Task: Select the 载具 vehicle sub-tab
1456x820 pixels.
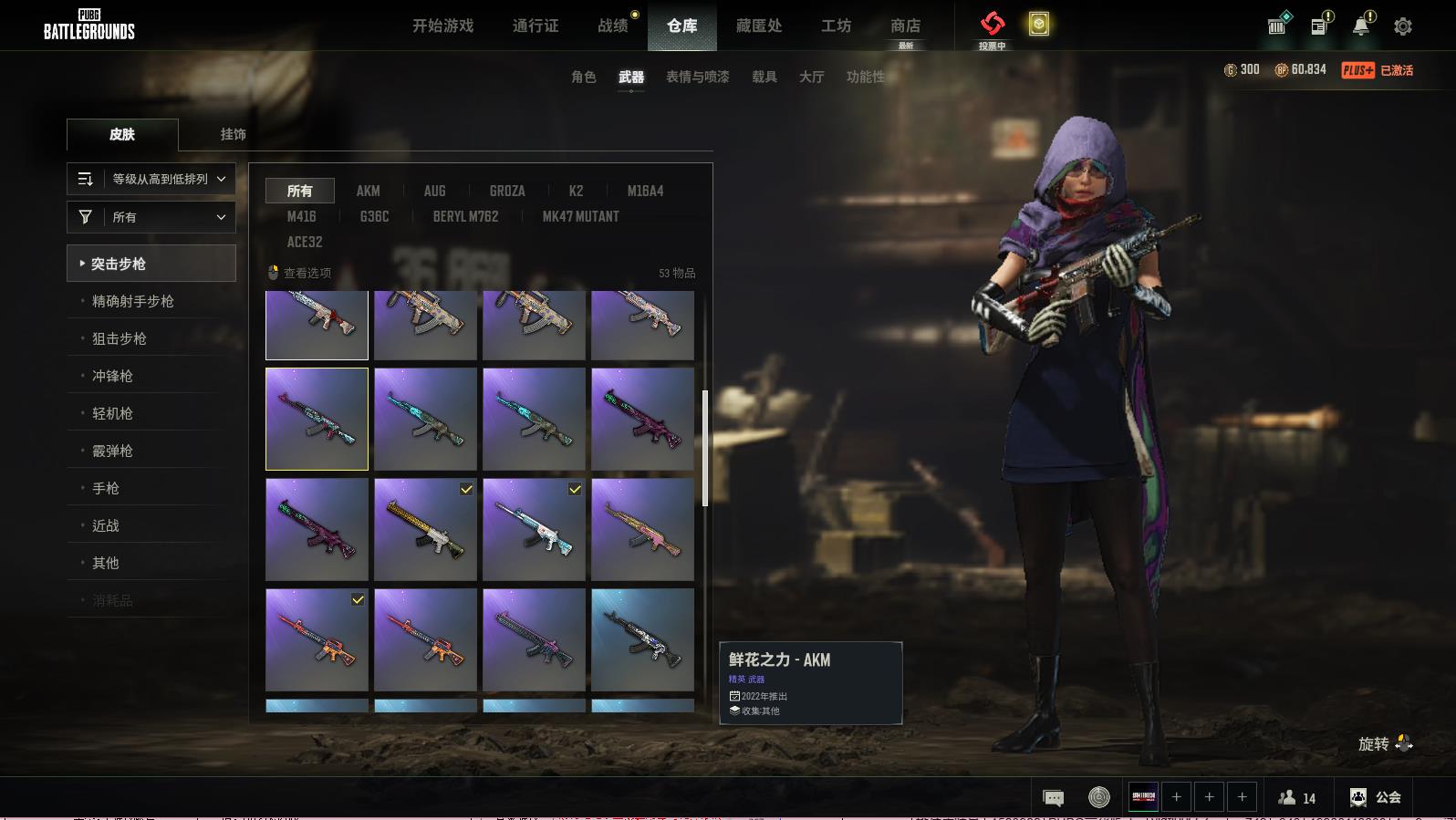Action: (x=764, y=77)
